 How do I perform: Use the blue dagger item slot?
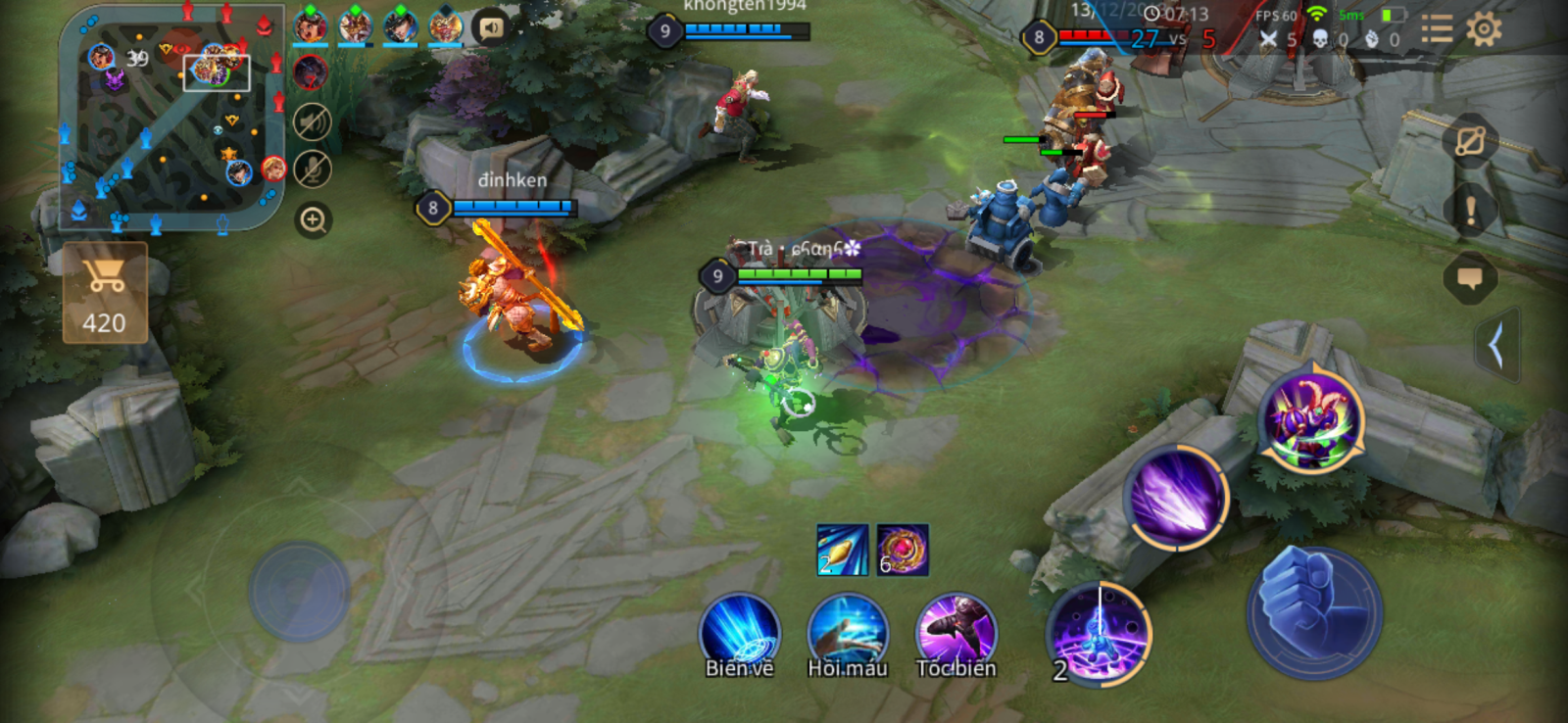click(843, 550)
